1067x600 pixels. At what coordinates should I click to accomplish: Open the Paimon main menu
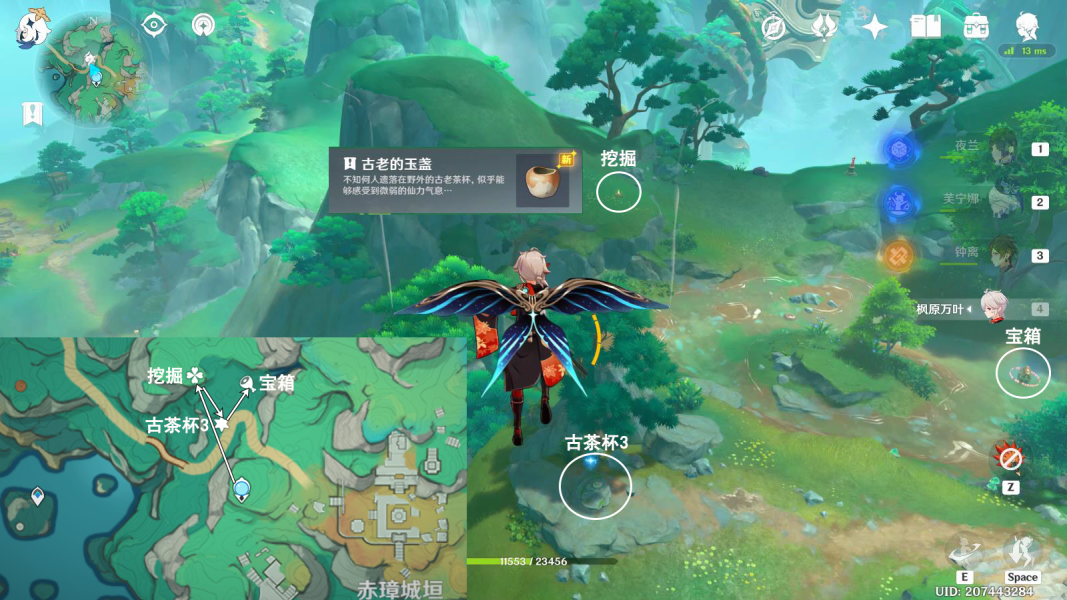pyautogui.click(x=32, y=28)
